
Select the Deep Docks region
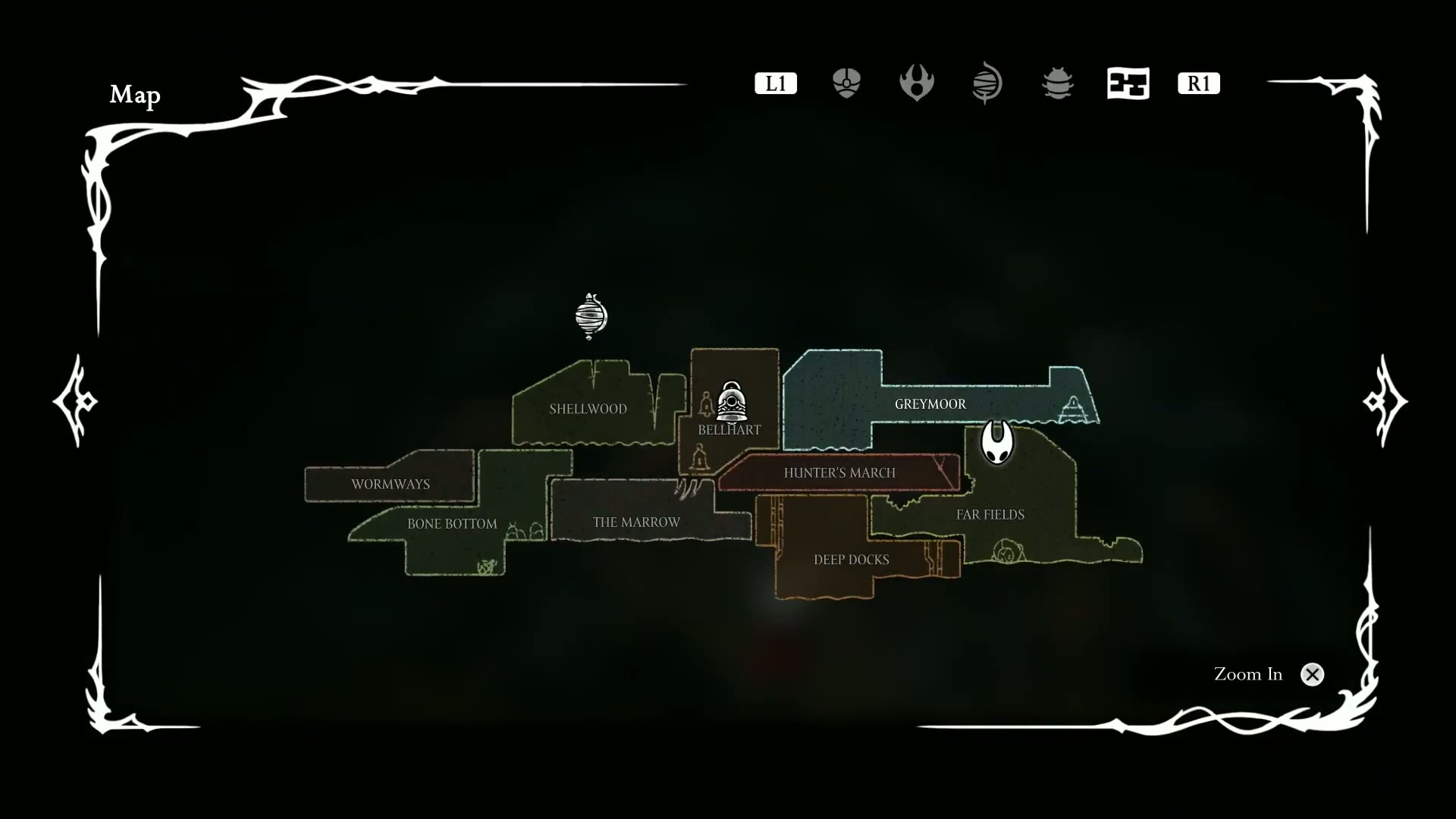851,560
